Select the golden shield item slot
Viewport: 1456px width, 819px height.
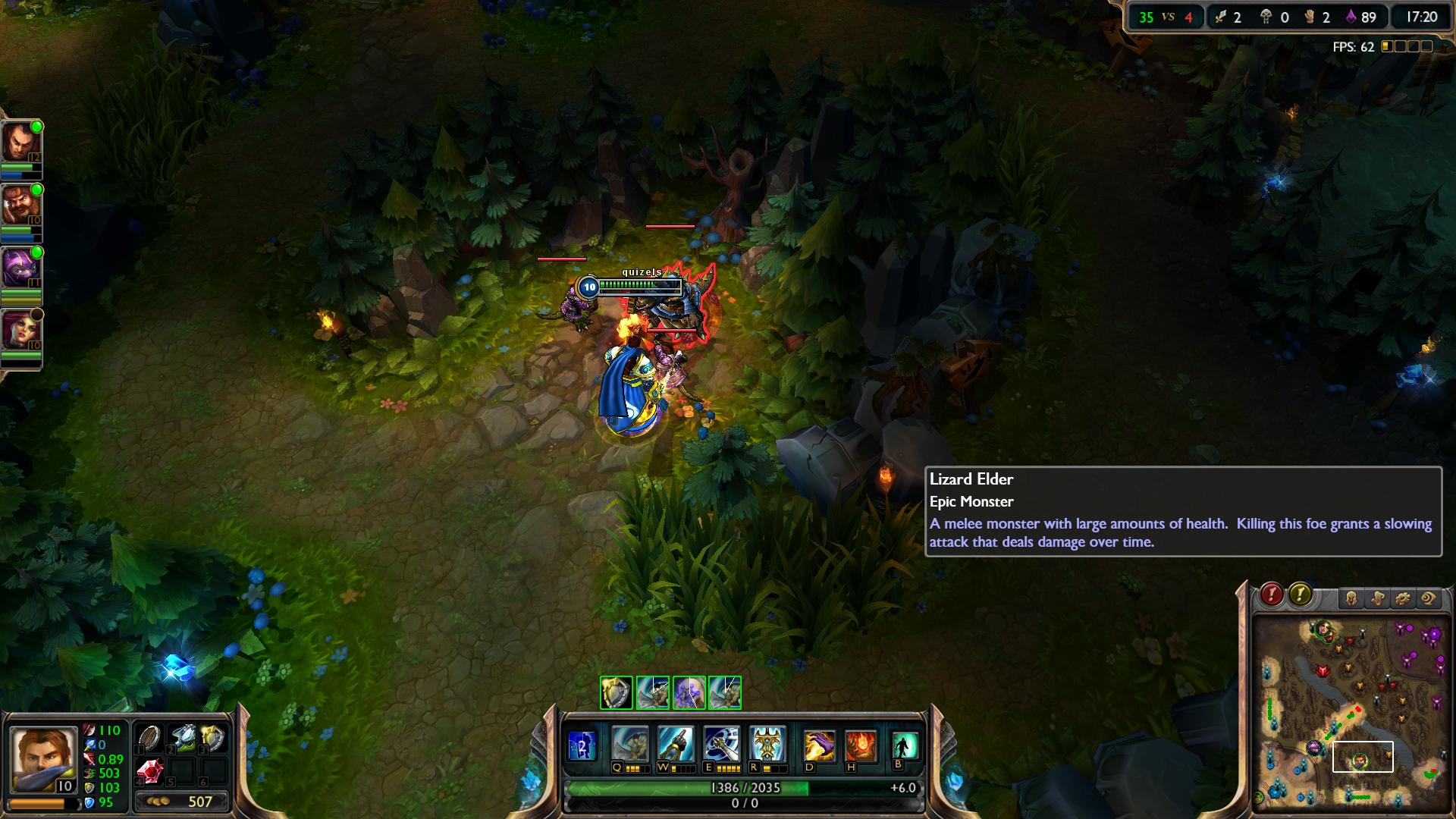(214, 738)
